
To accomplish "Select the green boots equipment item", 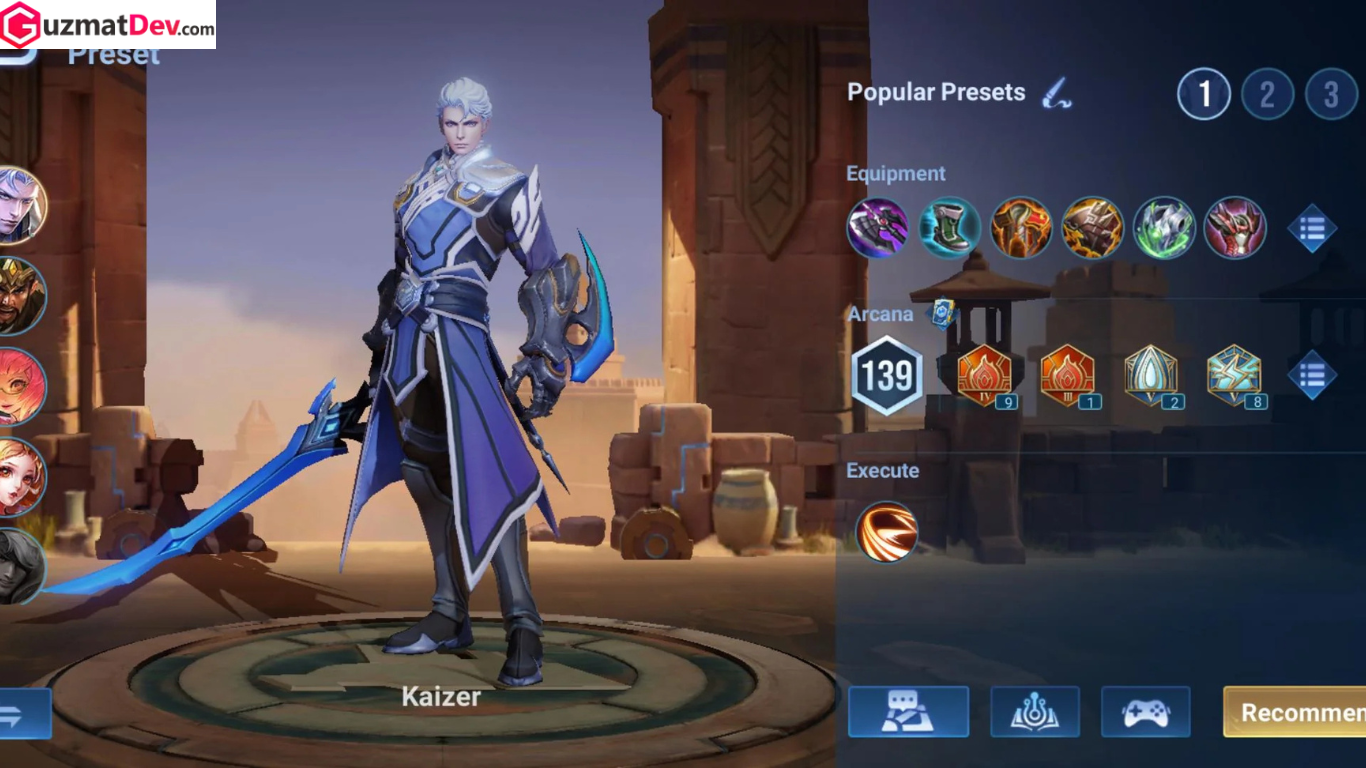I will click(x=949, y=228).
